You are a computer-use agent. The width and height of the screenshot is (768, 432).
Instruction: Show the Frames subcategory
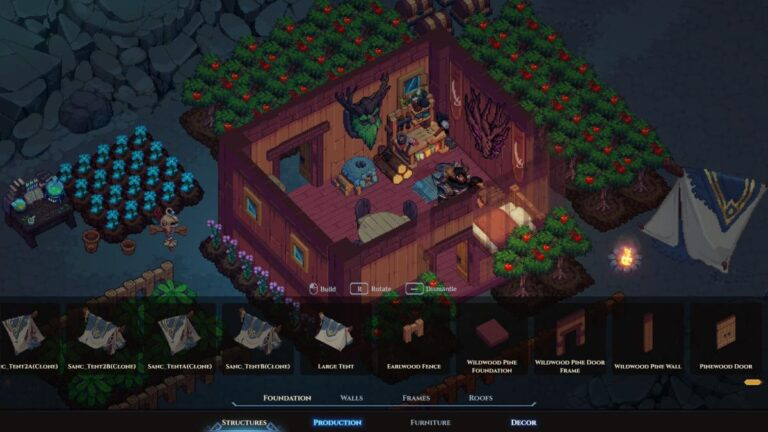(416, 398)
